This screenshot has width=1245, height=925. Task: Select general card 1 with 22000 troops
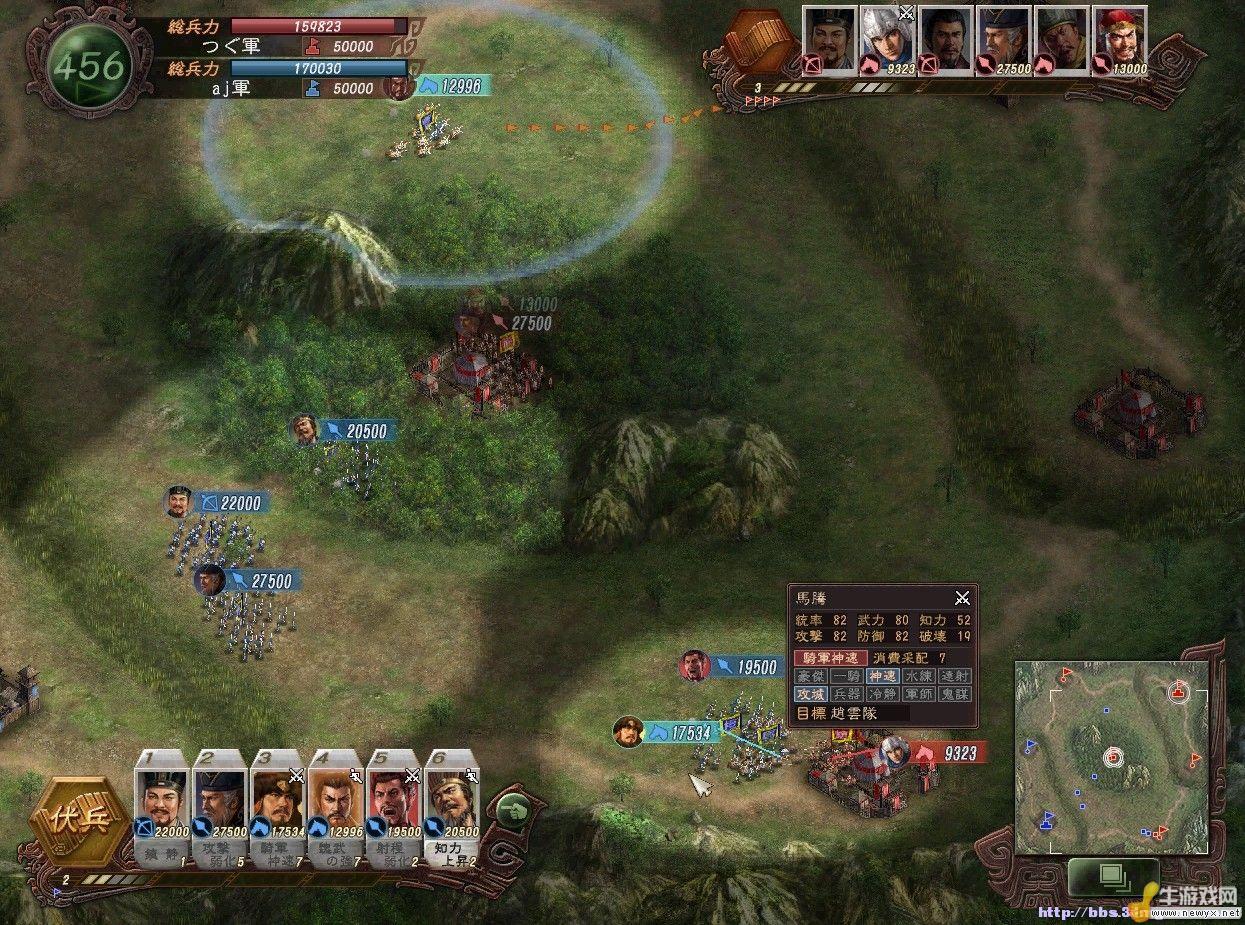(x=161, y=800)
